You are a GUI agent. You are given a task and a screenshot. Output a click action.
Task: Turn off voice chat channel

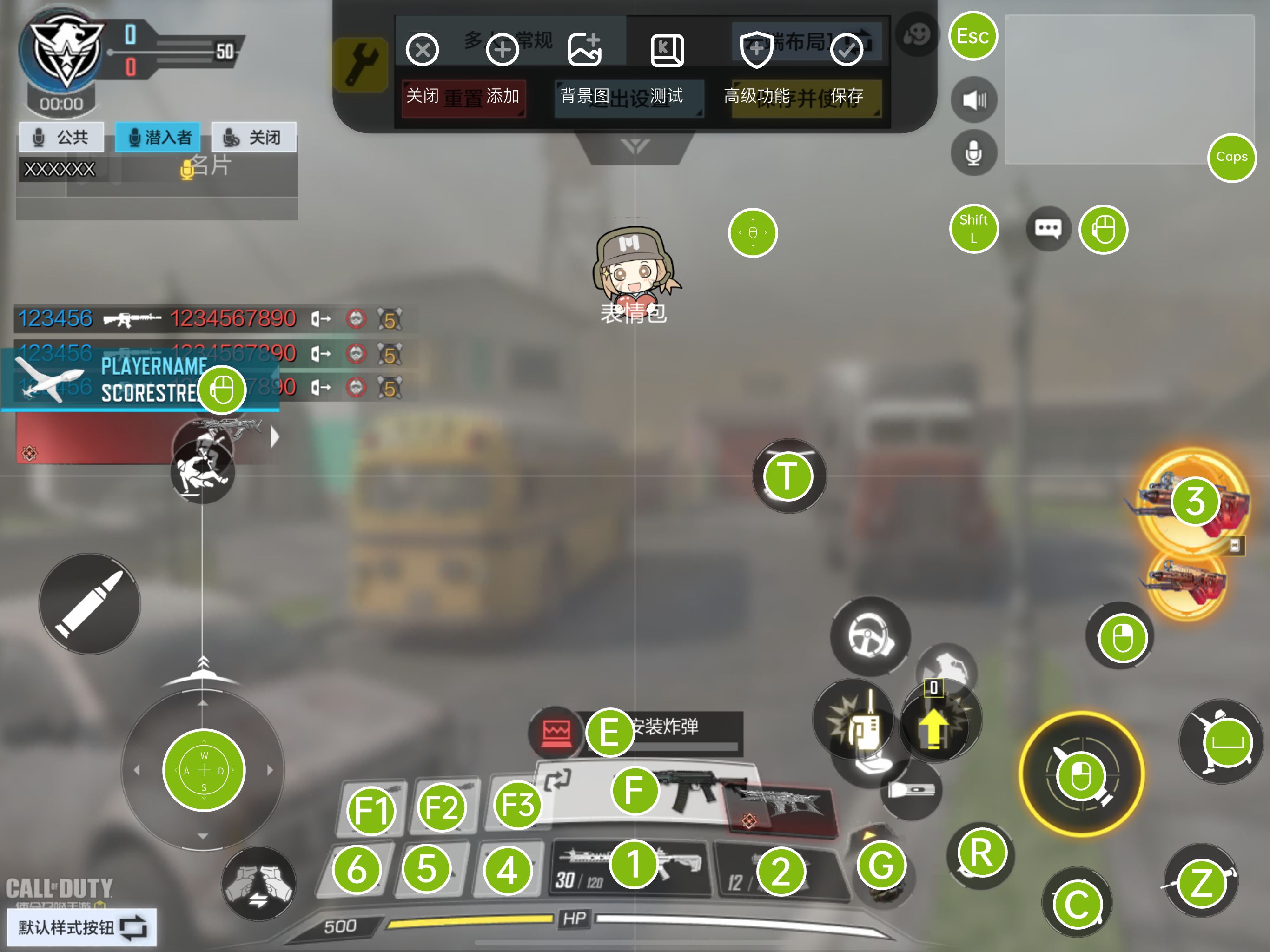(254, 137)
